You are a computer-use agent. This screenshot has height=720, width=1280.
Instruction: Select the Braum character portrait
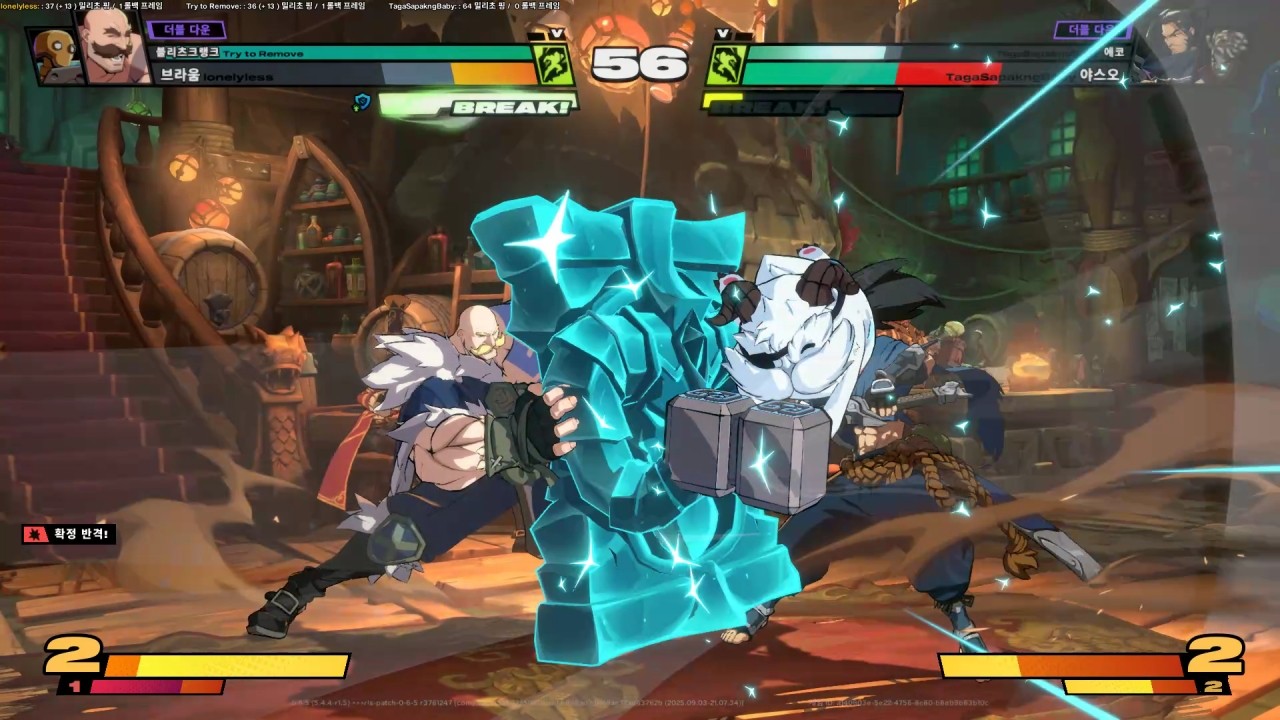[x=109, y=45]
